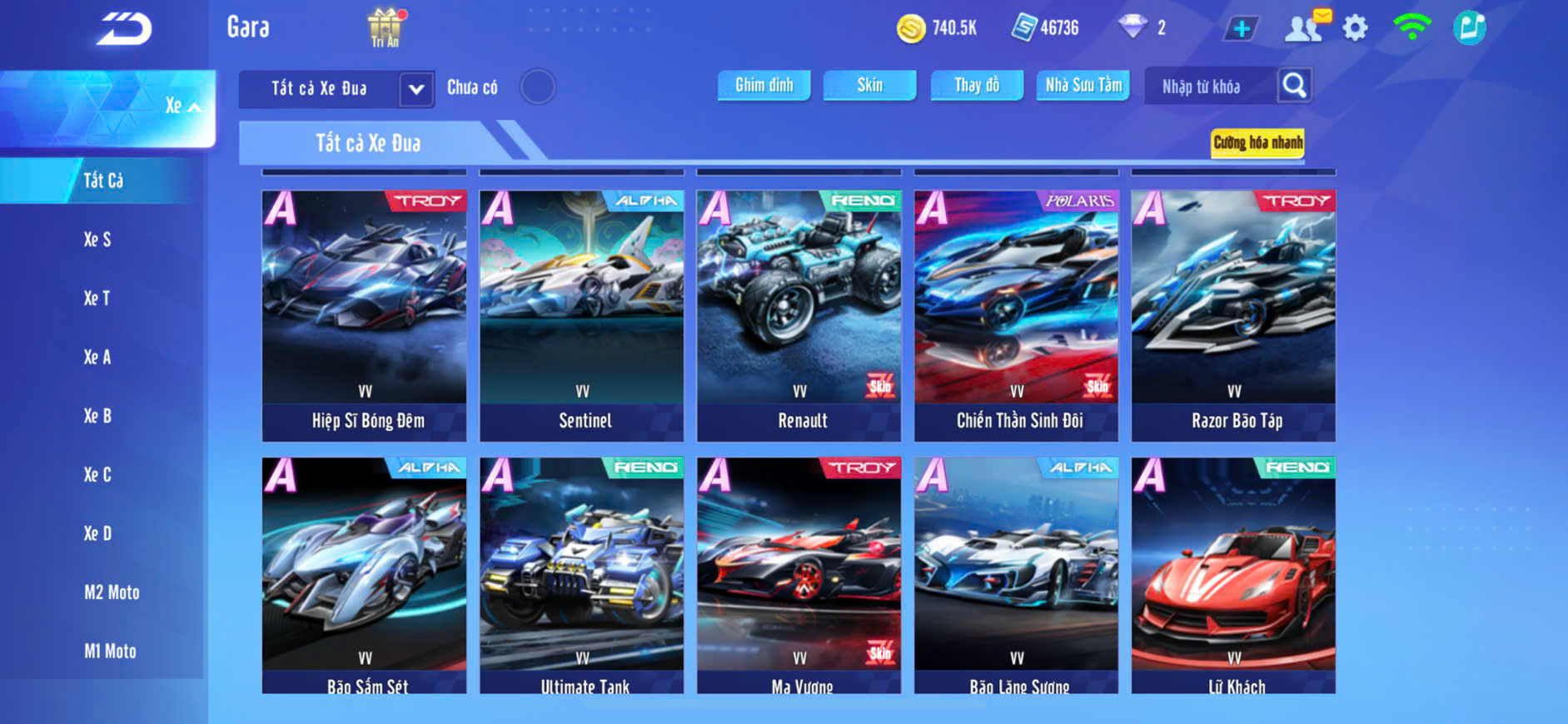Switch to the Xe S category
This screenshot has height=724, width=1568.
point(97,240)
